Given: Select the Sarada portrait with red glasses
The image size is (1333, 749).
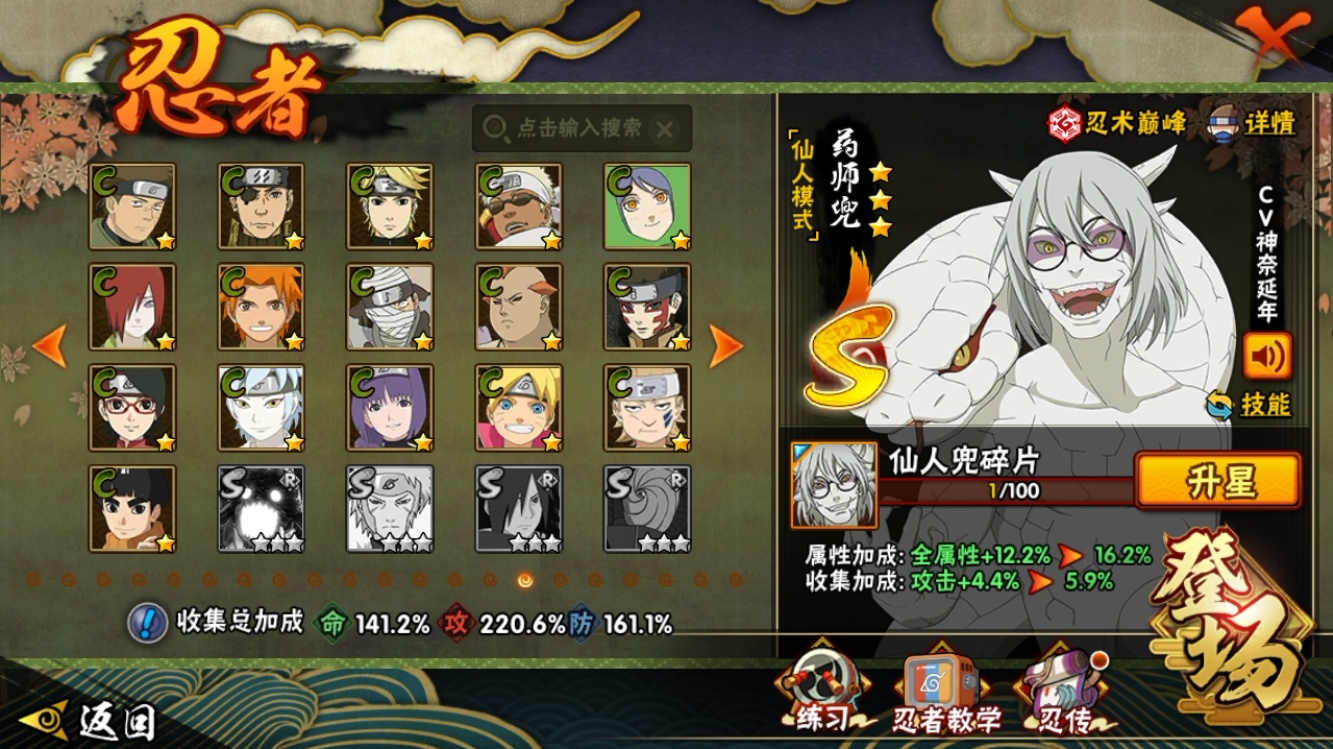Looking at the screenshot, I should (132, 407).
